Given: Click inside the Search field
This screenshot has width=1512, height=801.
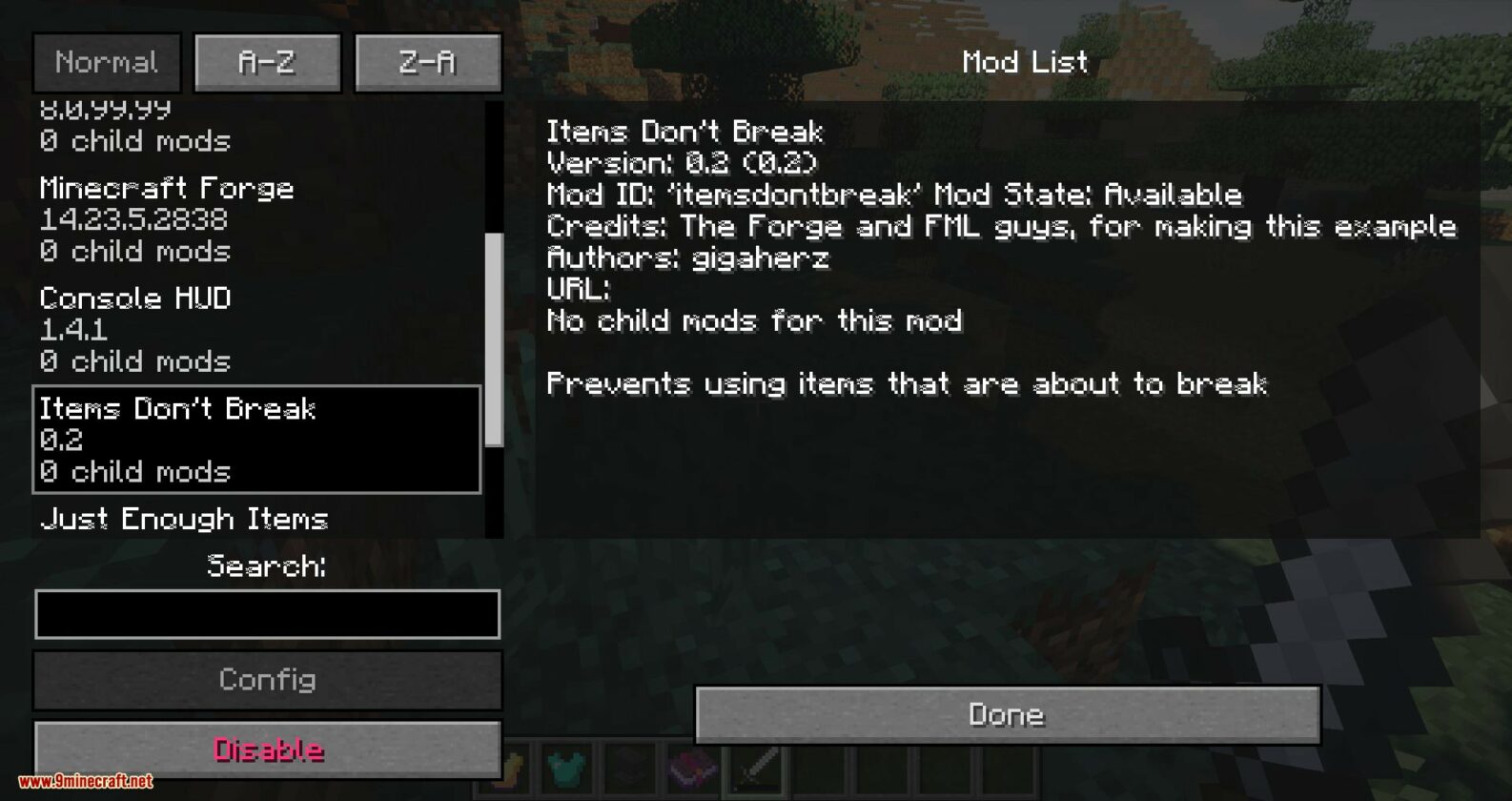Looking at the screenshot, I should click(x=267, y=614).
